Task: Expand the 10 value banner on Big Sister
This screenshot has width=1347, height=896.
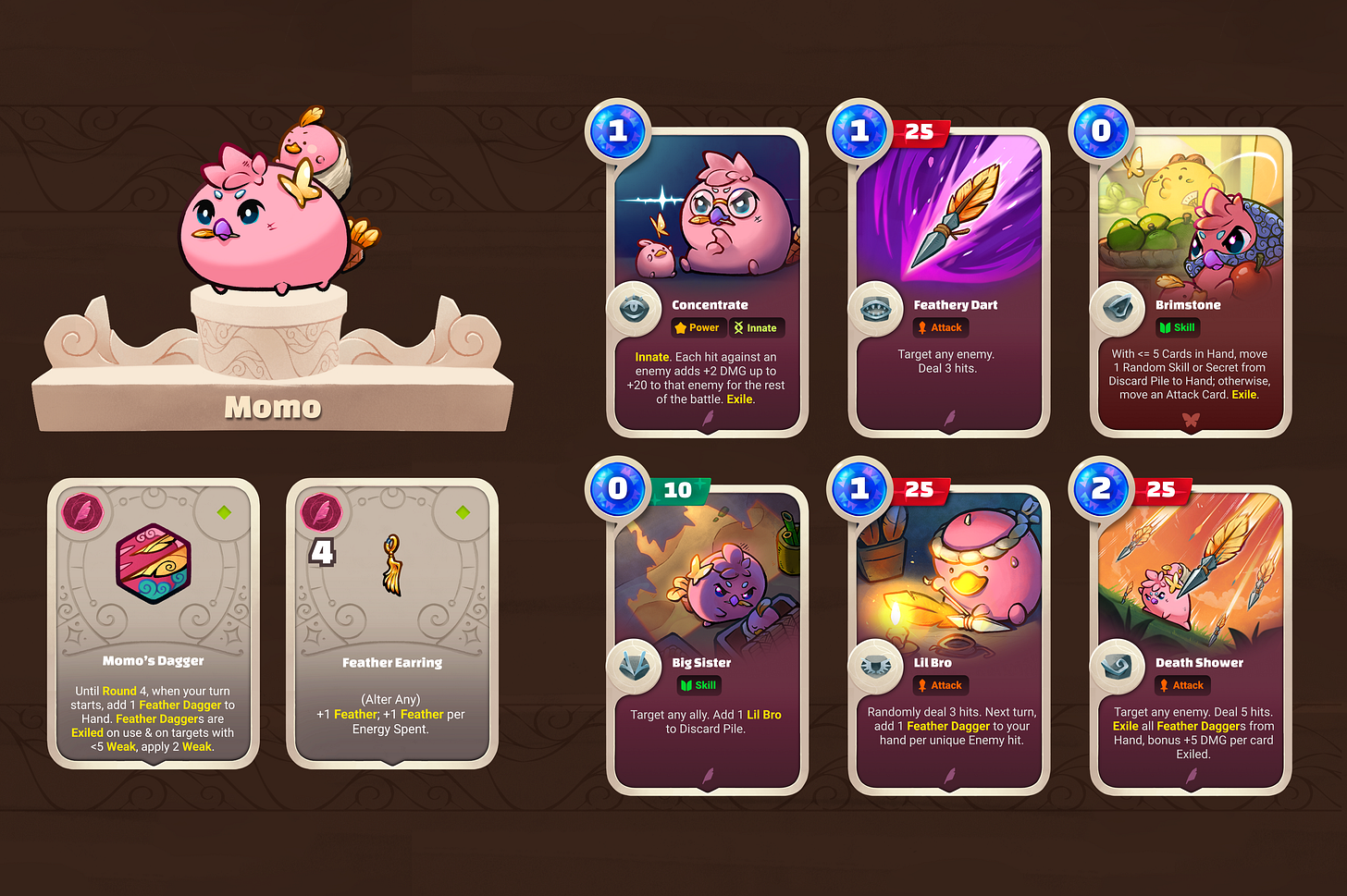Action: [679, 490]
